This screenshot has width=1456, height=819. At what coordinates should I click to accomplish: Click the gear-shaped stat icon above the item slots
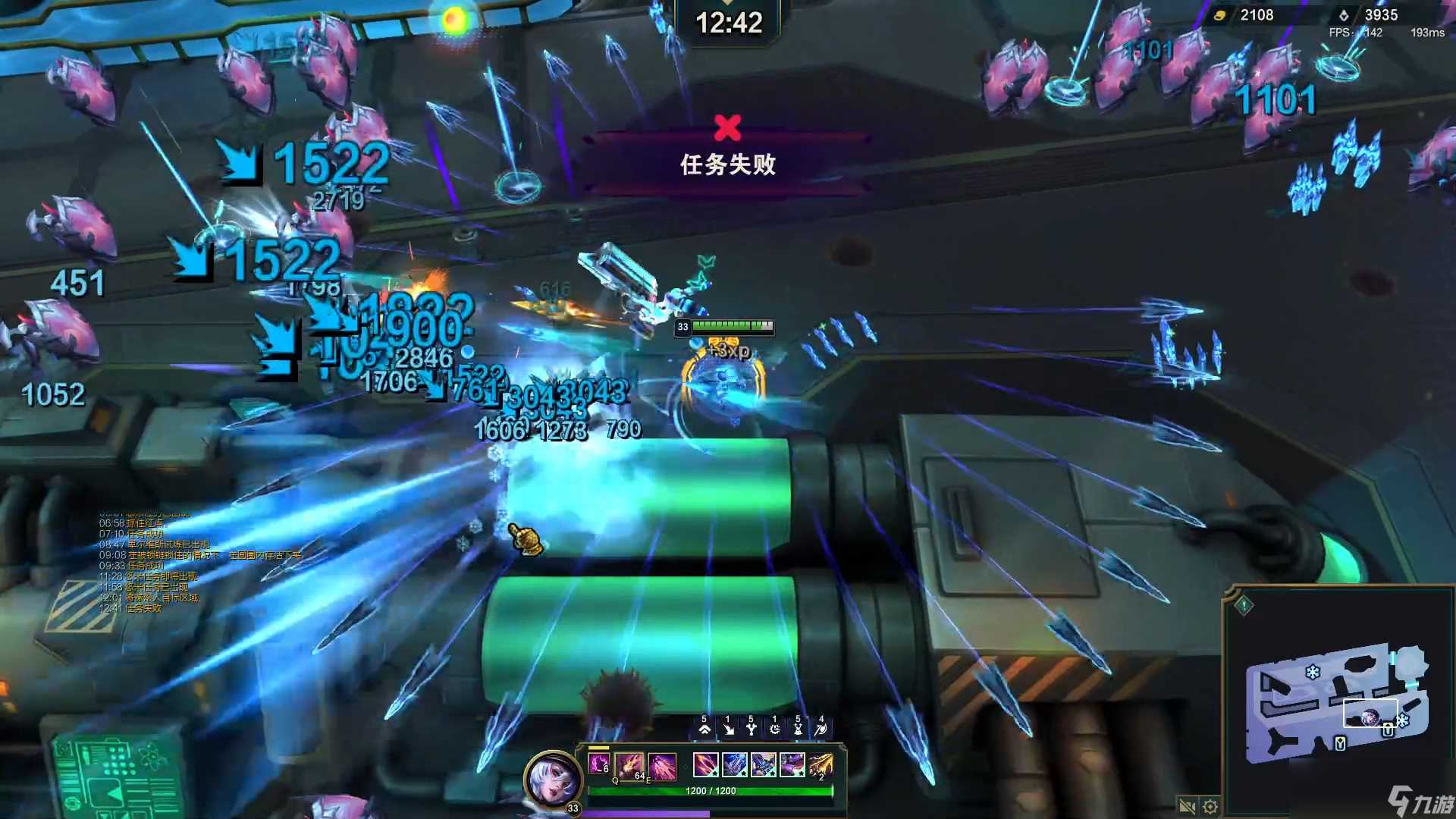point(775,730)
